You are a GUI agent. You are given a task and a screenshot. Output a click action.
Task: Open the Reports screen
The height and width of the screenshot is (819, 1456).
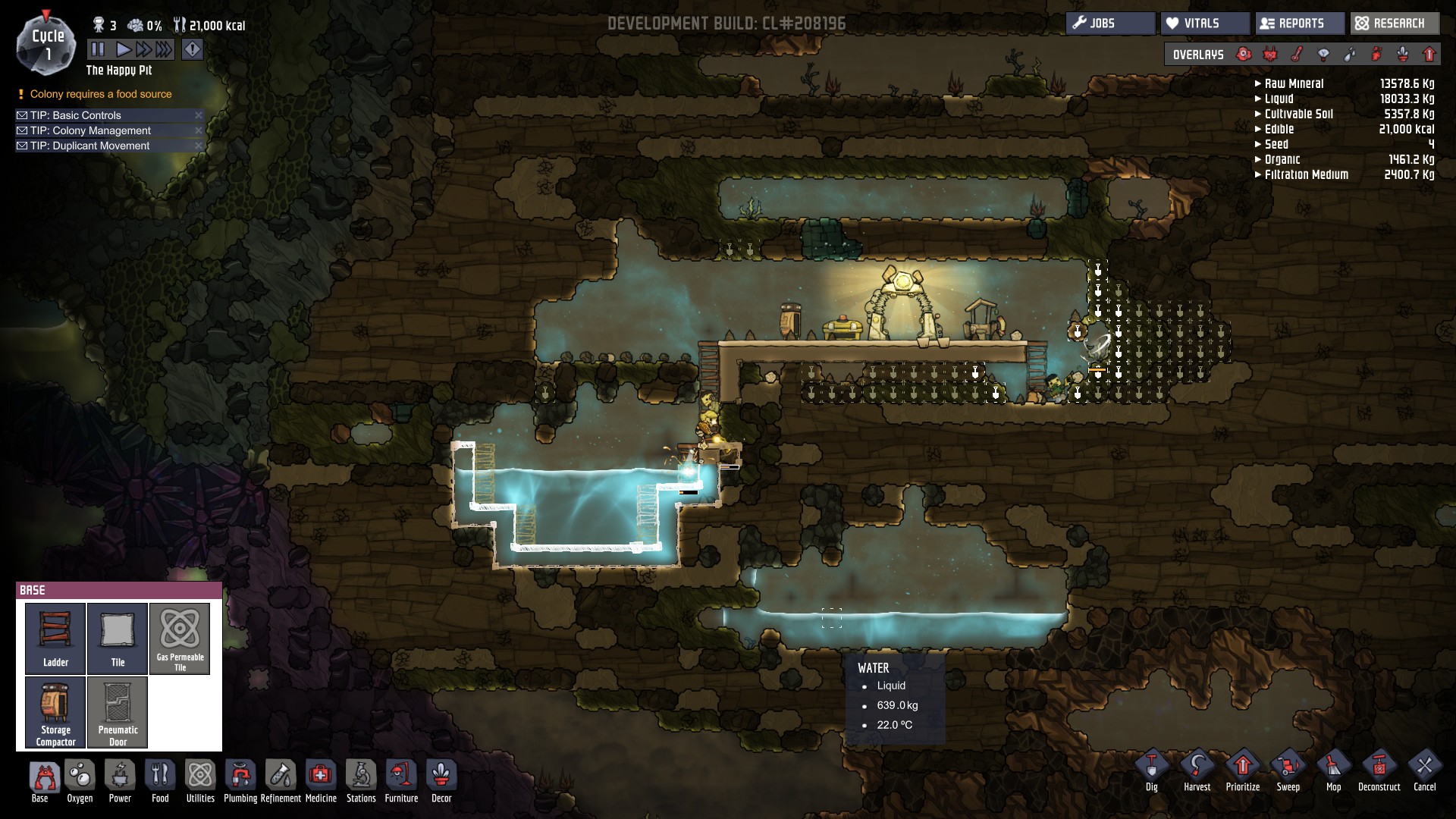(x=1300, y=24)
